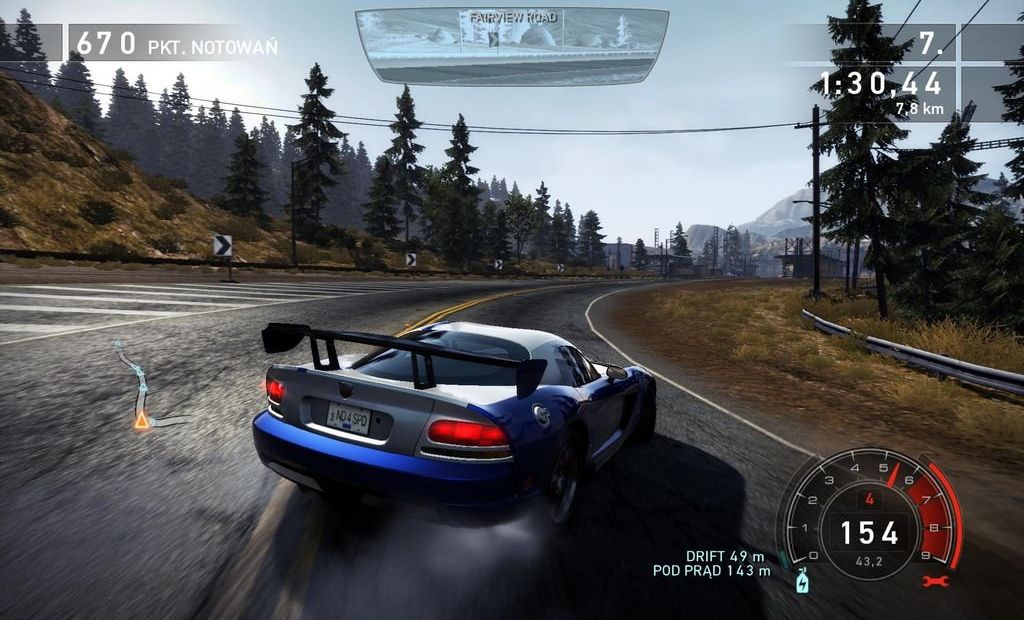The height and width of the screenshot is (620, 1024).
Task: Activate the nitrous bottle icon
Action: pyautogui.click(x=801, y=580)
